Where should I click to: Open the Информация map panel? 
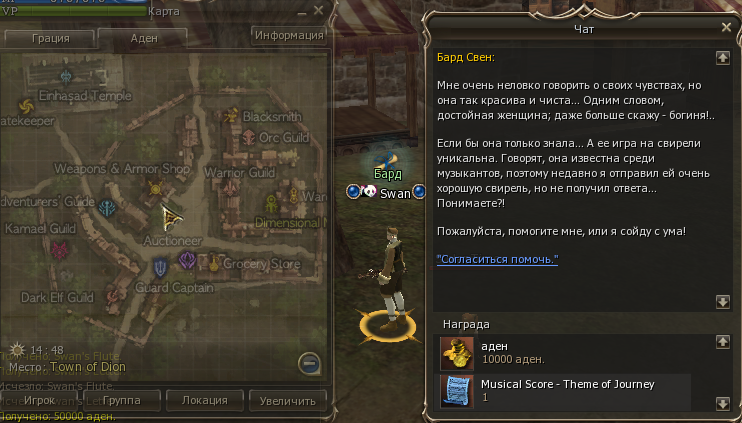(x=290, y=35)
